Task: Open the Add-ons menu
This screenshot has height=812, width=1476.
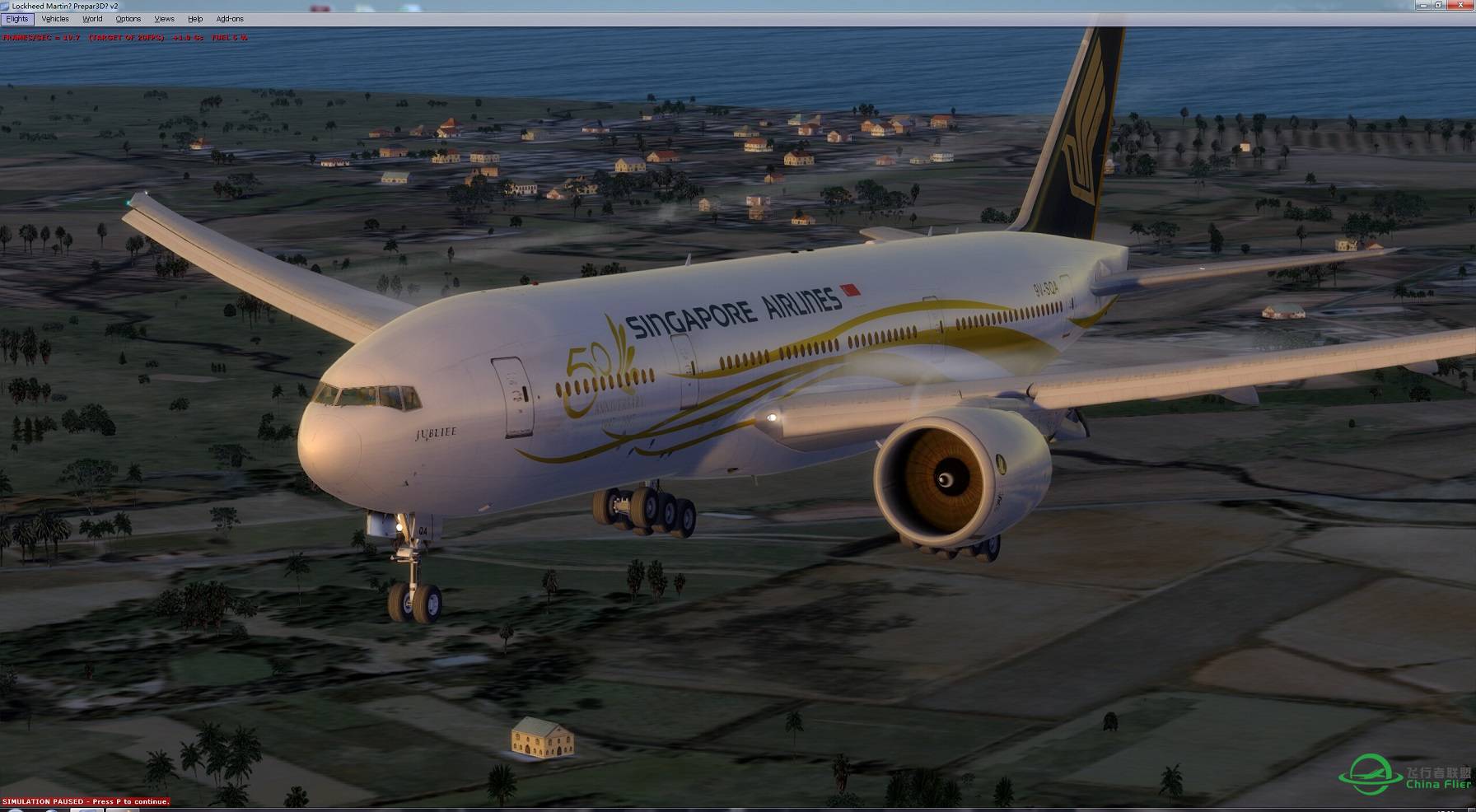Action: [x=230, y=18]
